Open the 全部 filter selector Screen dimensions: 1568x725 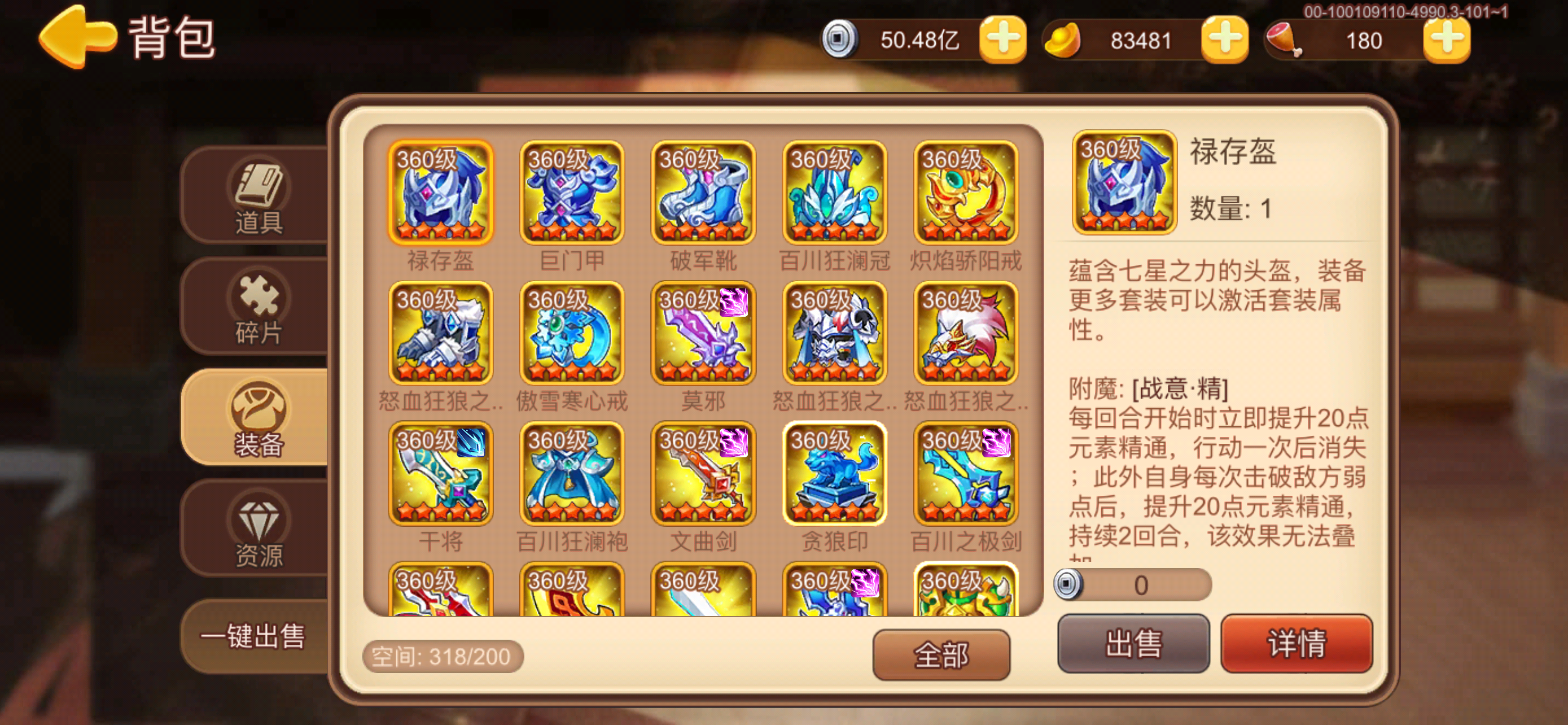tap(940, 653)
